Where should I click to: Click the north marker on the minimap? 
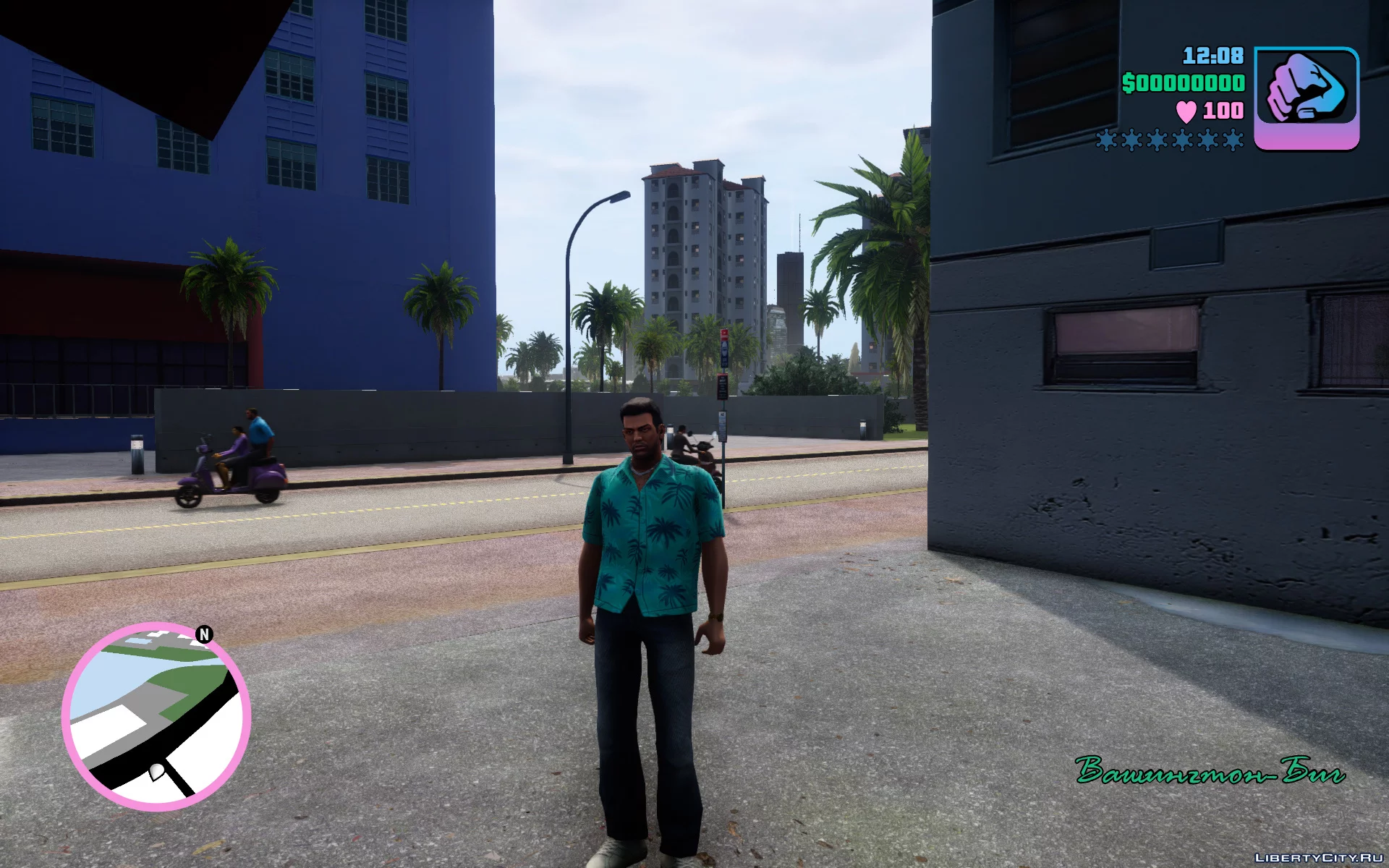[204, 634]
